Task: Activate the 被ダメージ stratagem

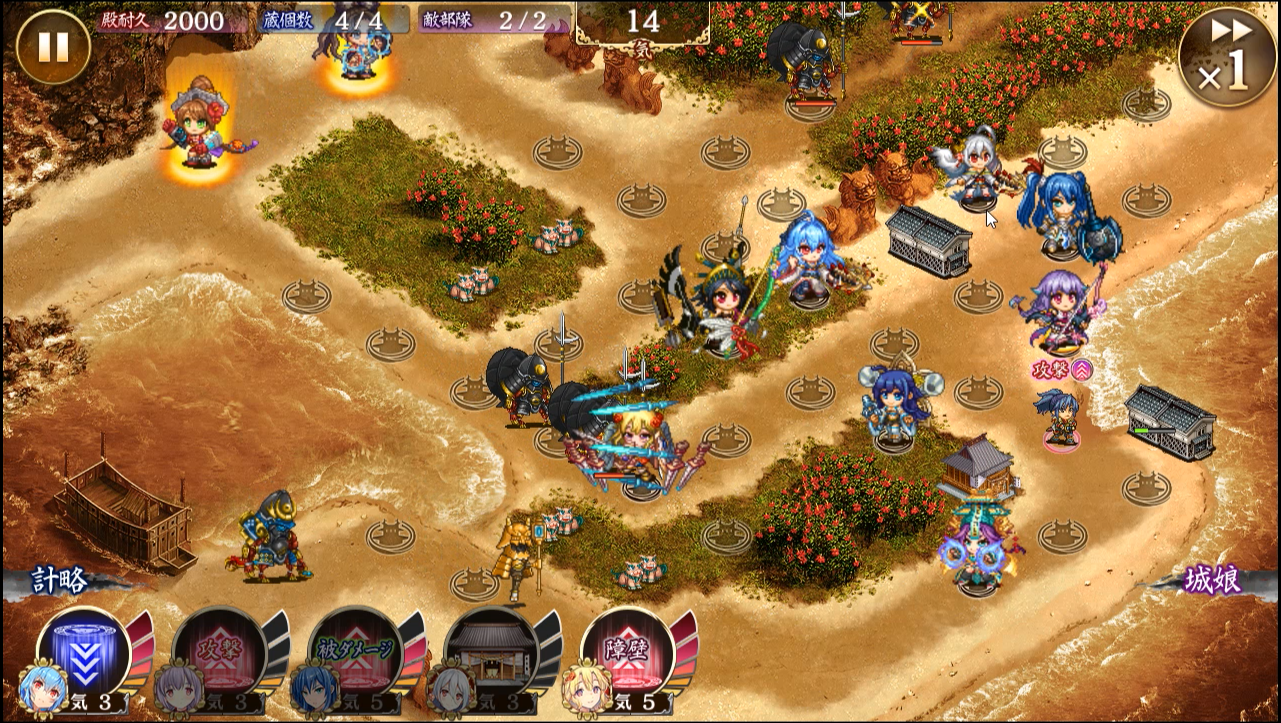Action: [356, 652]
